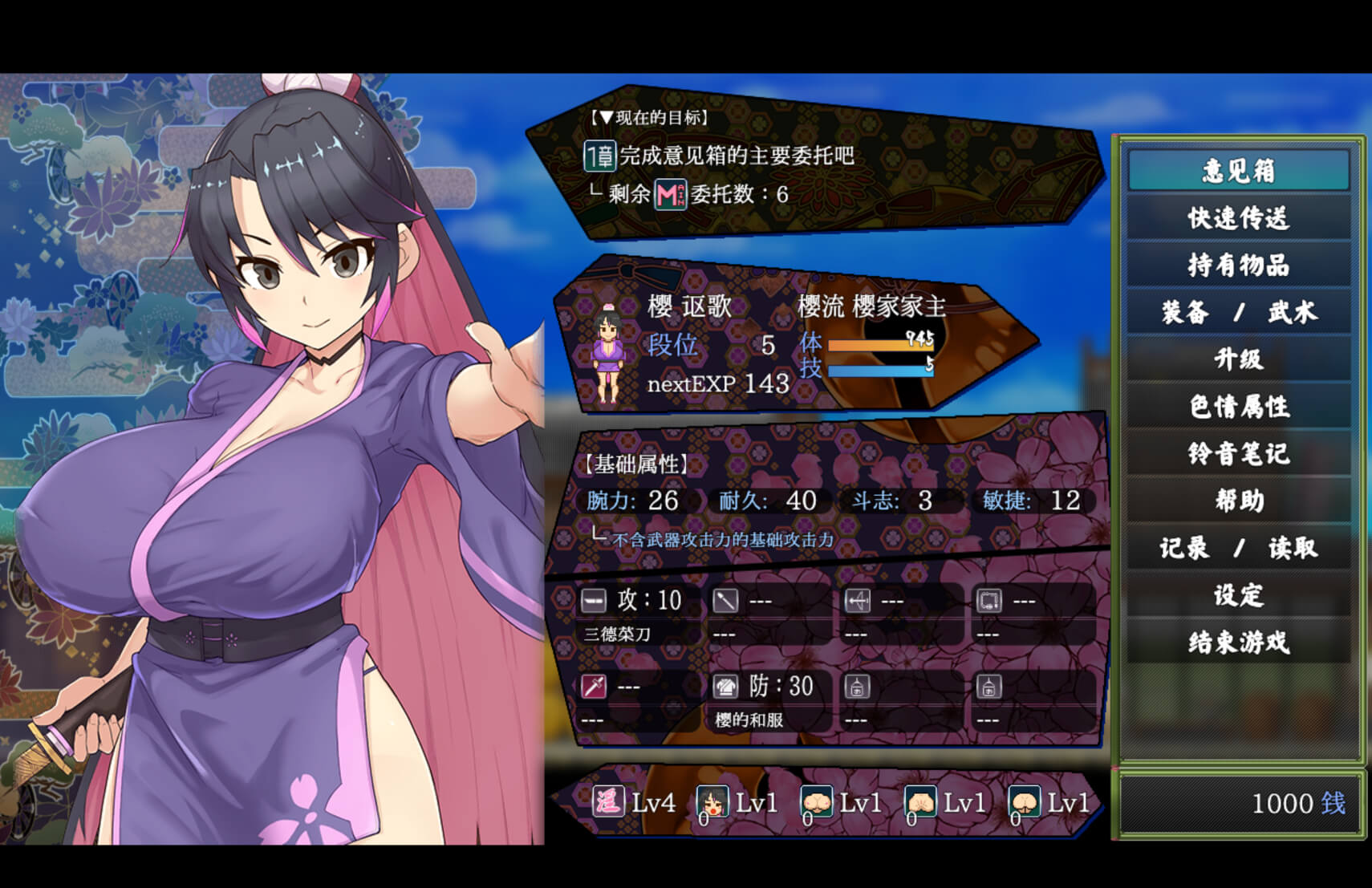Open the 升级 level-up menu
The image size is (1372, 888).
point(1238,359)
